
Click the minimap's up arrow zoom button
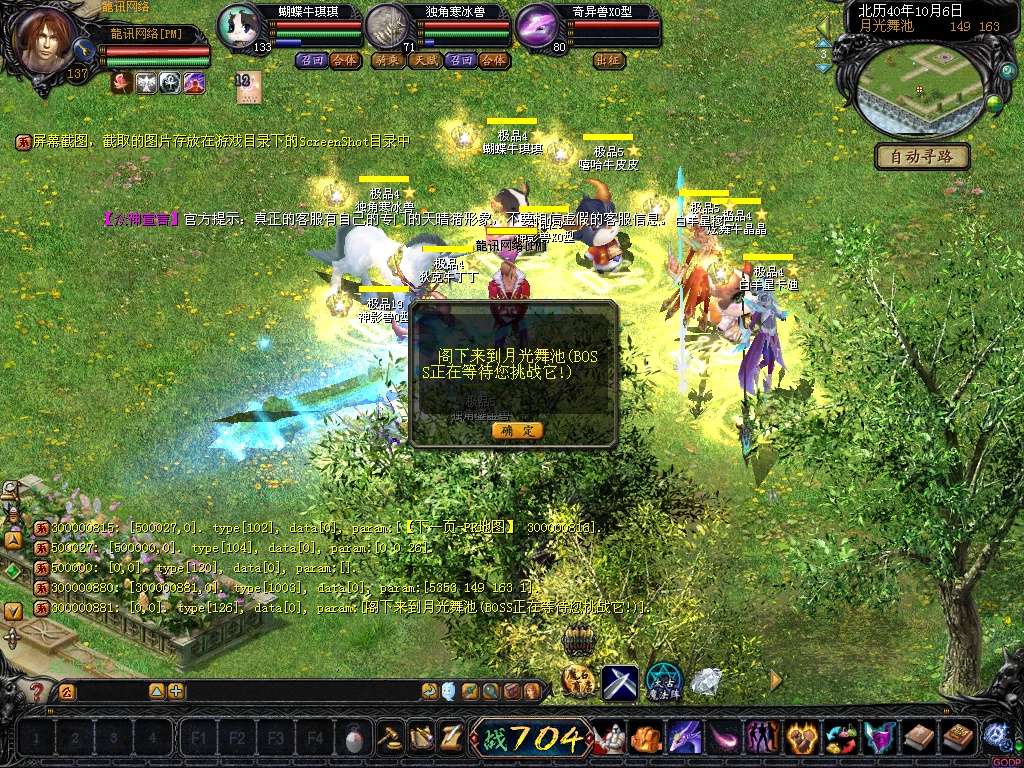[824, 44]
